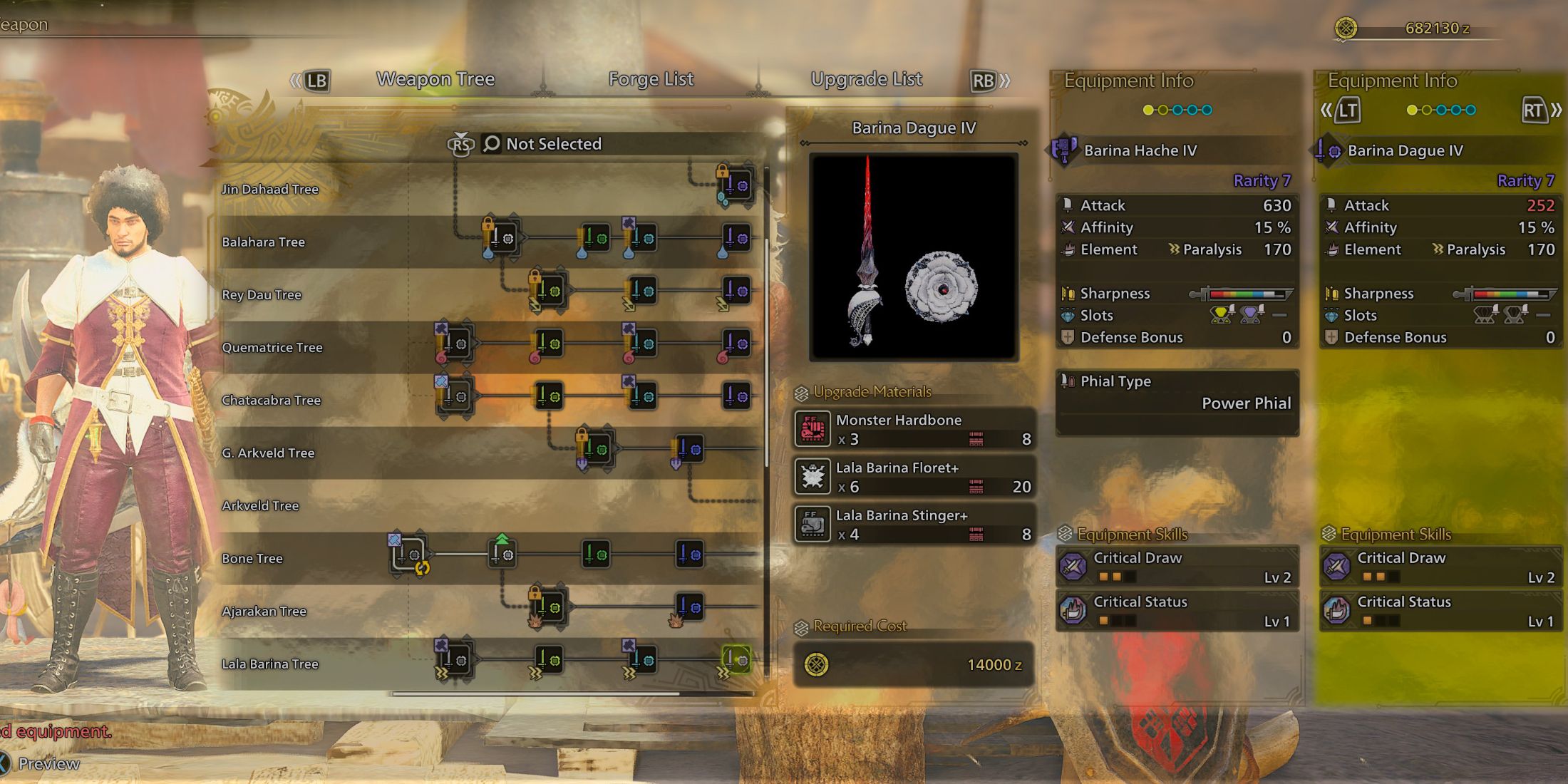The image size is (1568, 784).
Task: Select the Ajarakan Tree row label
Action: (264, 611)
